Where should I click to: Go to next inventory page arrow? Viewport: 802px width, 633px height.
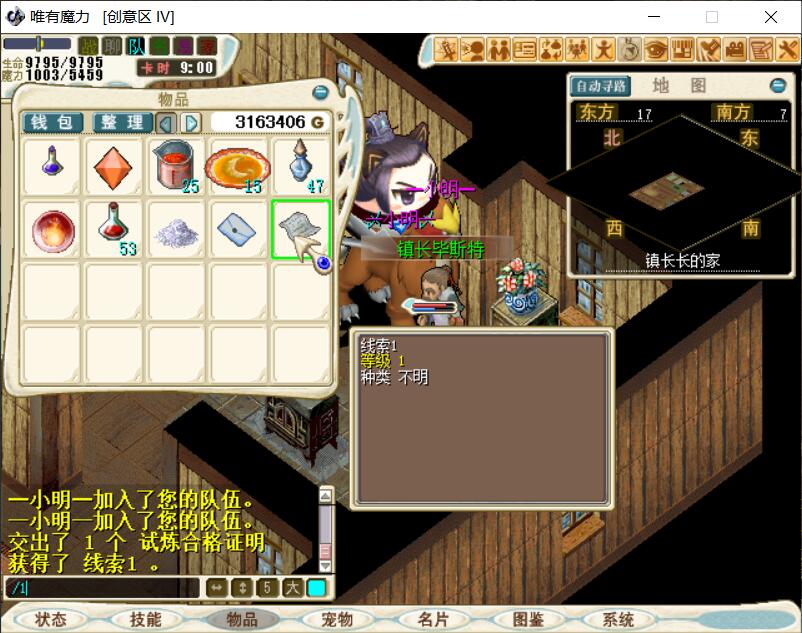191,122
